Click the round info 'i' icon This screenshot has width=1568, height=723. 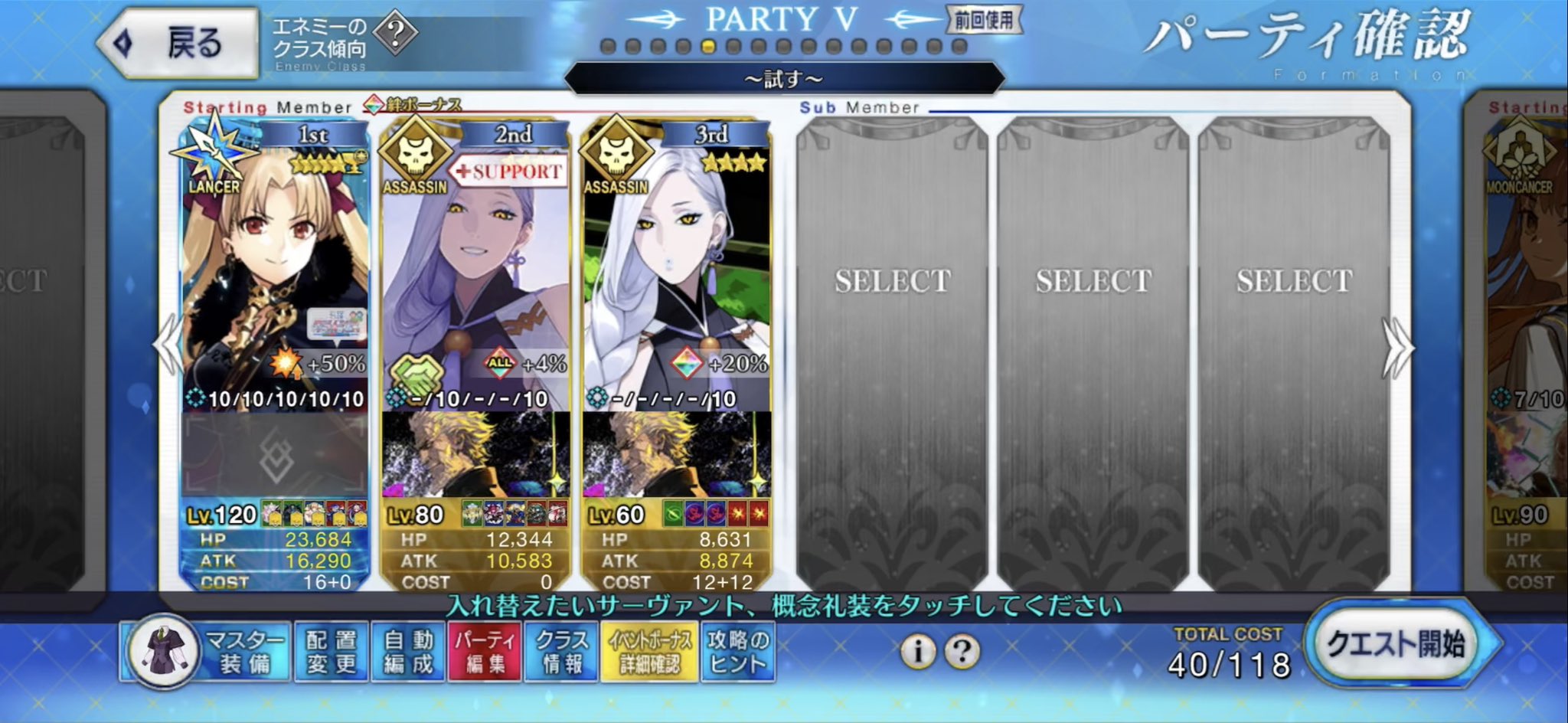tap(917, 652)
